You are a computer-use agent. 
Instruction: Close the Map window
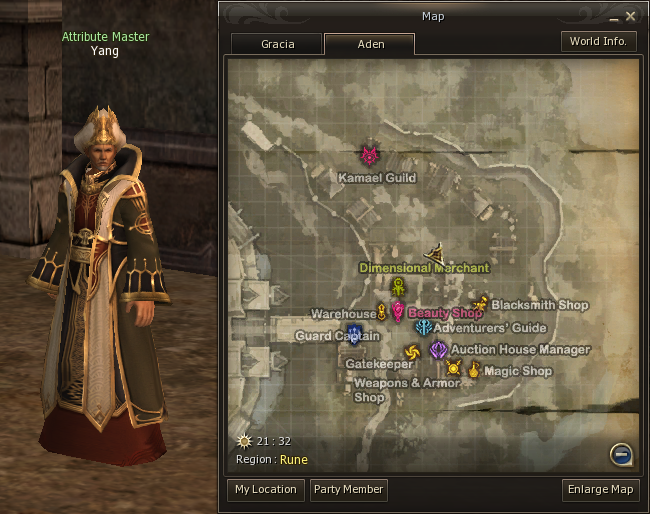coord(631,16)
